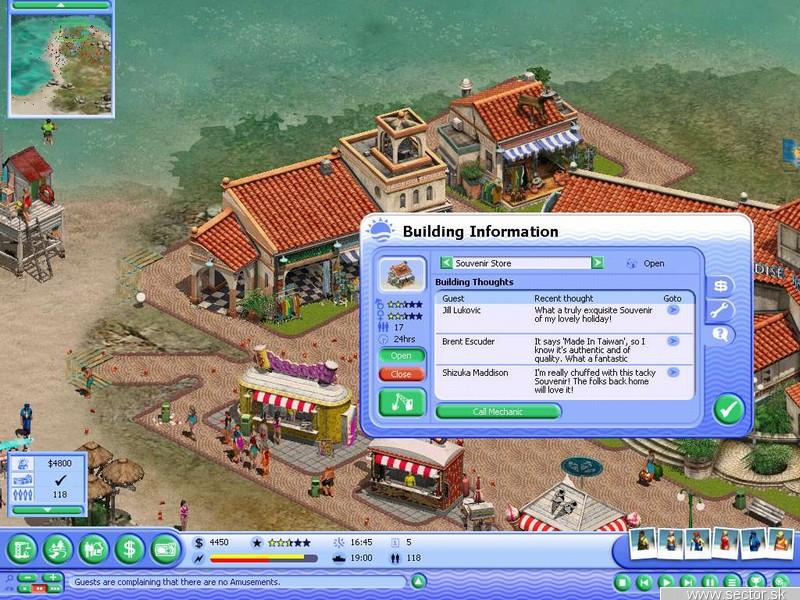800x600 pixels.
Task: Click the green demolish crane button
Action: [401, 402]
